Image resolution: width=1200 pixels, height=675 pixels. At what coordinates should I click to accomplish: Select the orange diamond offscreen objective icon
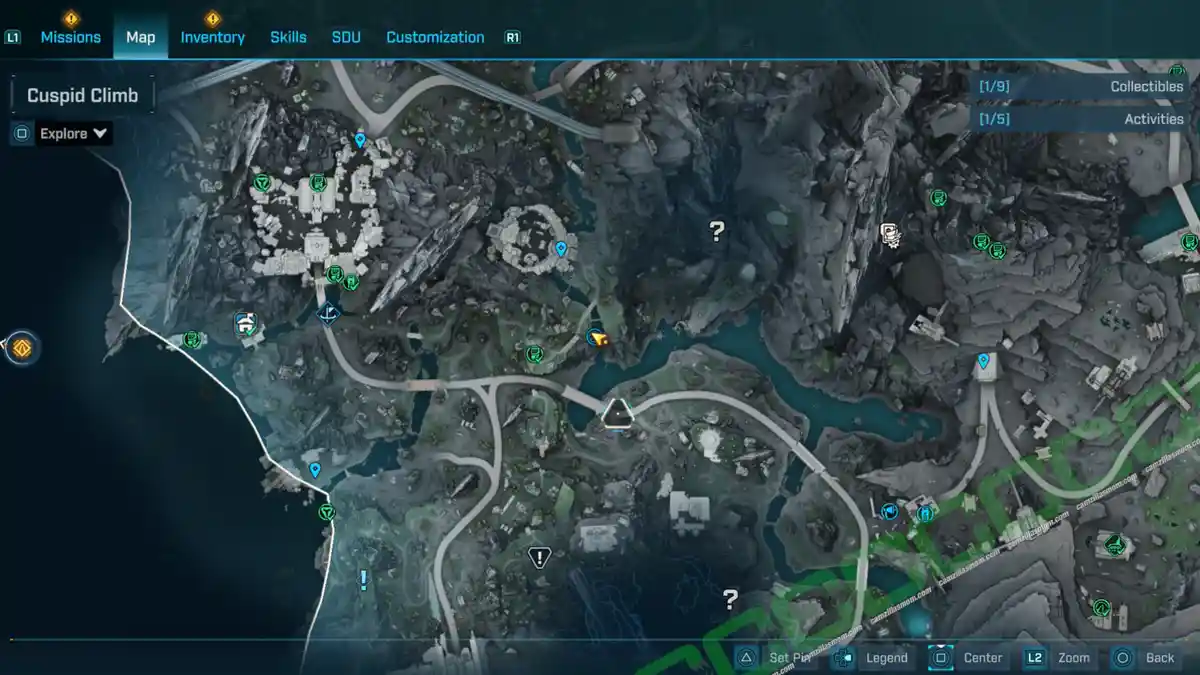point(22,348)
